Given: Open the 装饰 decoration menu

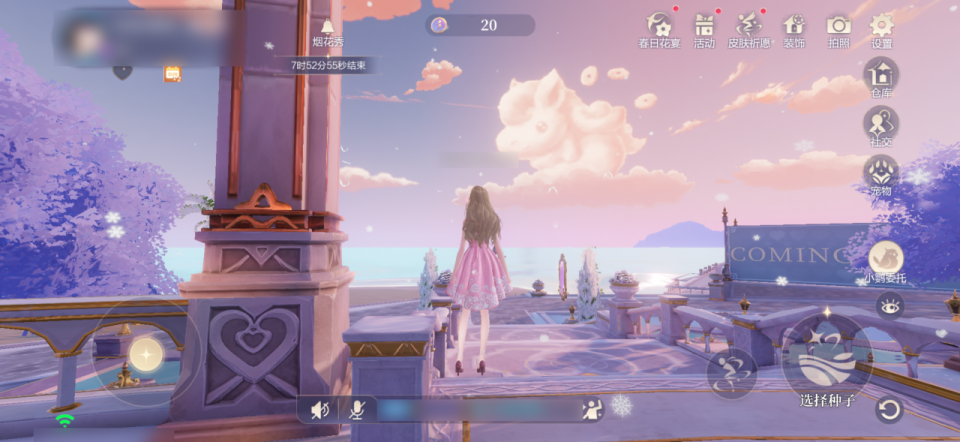Looking at the screenshot, I should pyautogui.click(x=794, y=28).
